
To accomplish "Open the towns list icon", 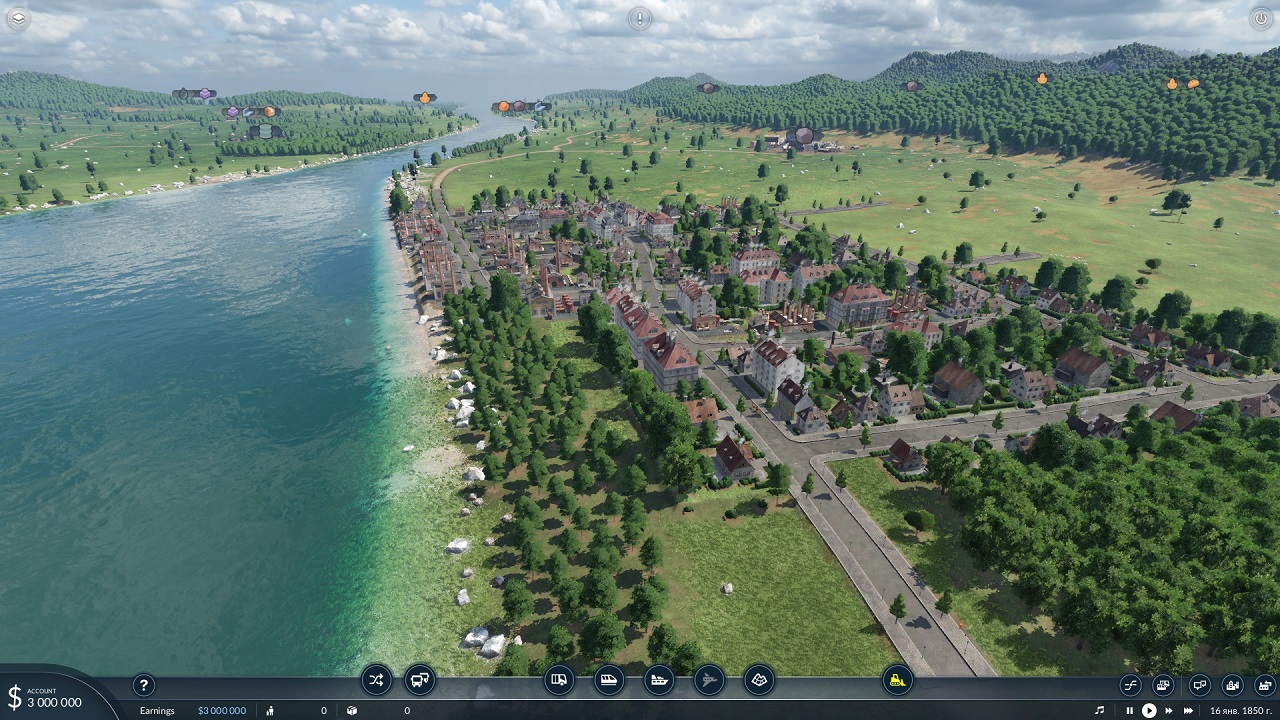I will click(1232, 685).
